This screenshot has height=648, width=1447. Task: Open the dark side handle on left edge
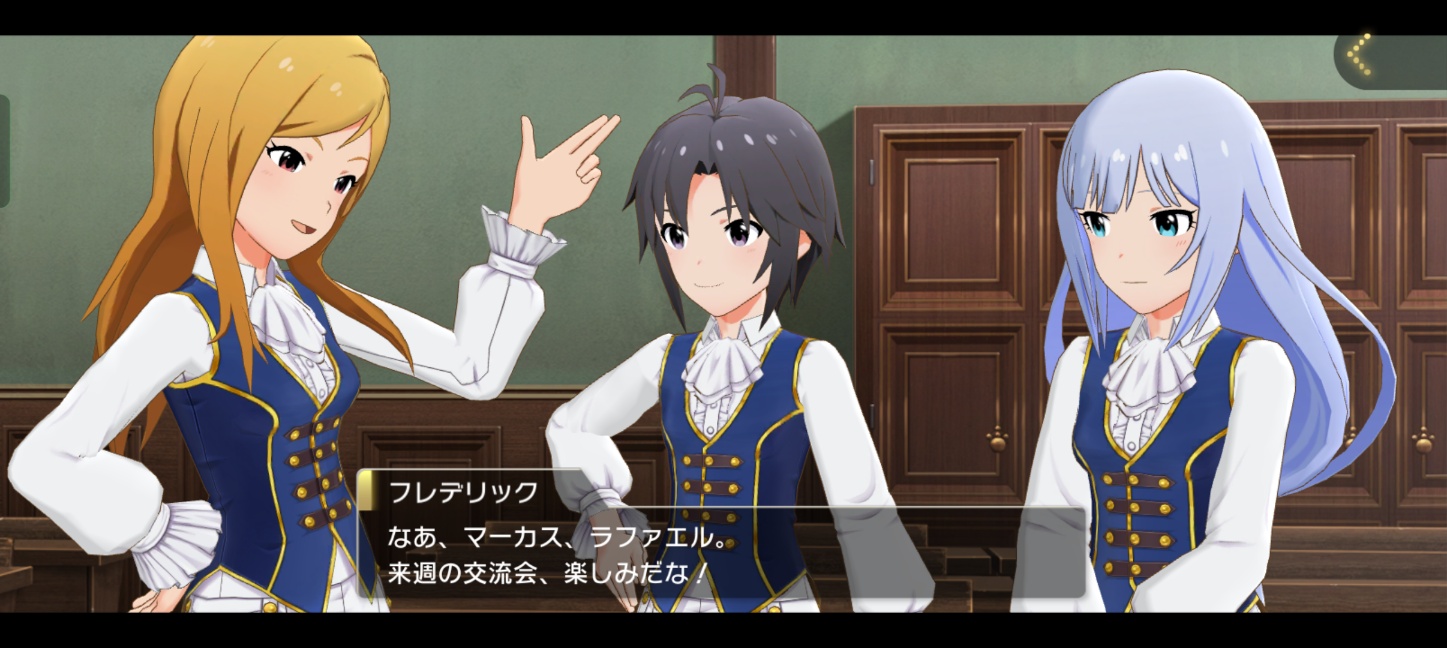pyautogui.click(x=4, y=150)
